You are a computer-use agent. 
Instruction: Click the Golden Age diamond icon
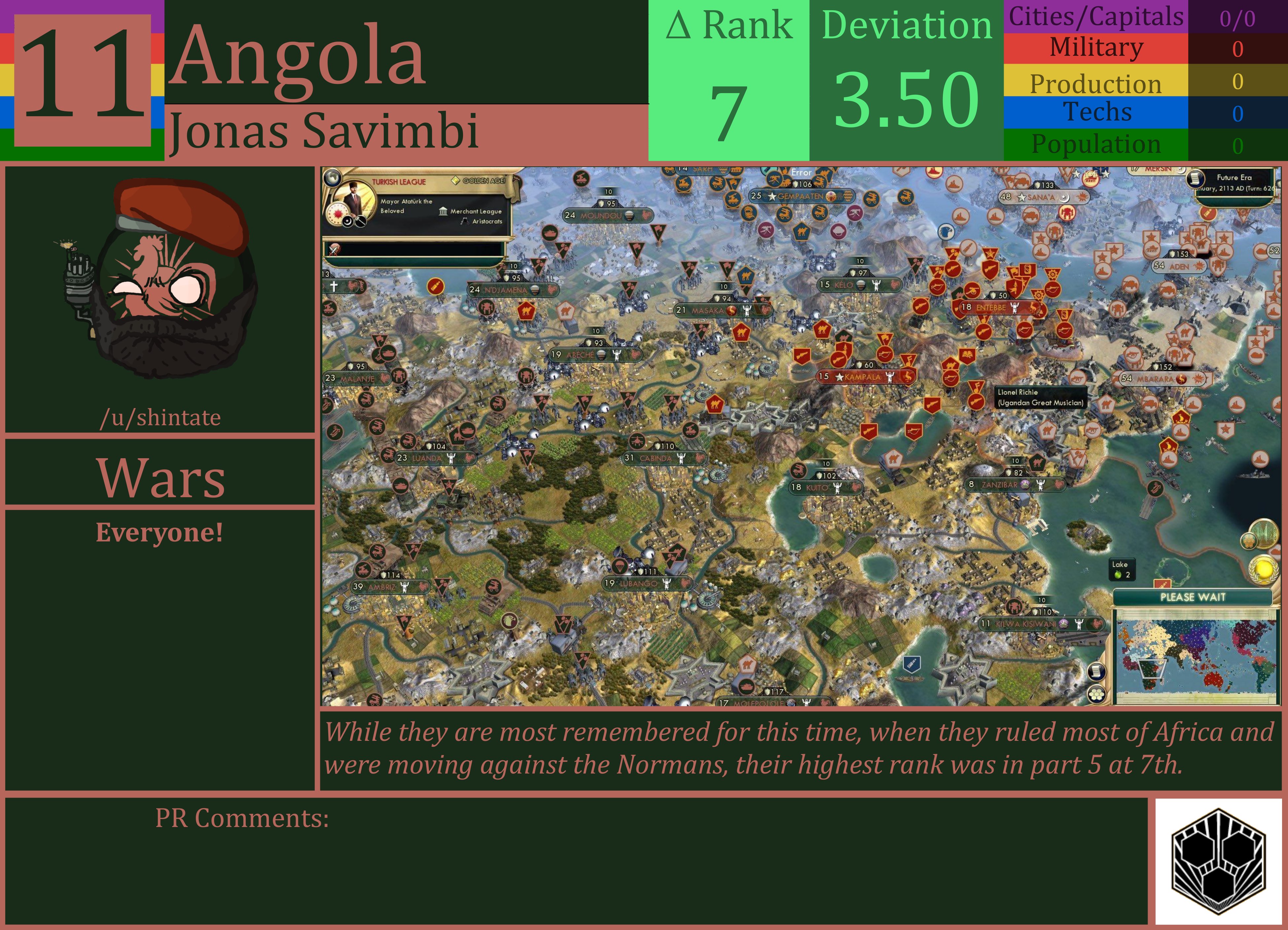455,181
